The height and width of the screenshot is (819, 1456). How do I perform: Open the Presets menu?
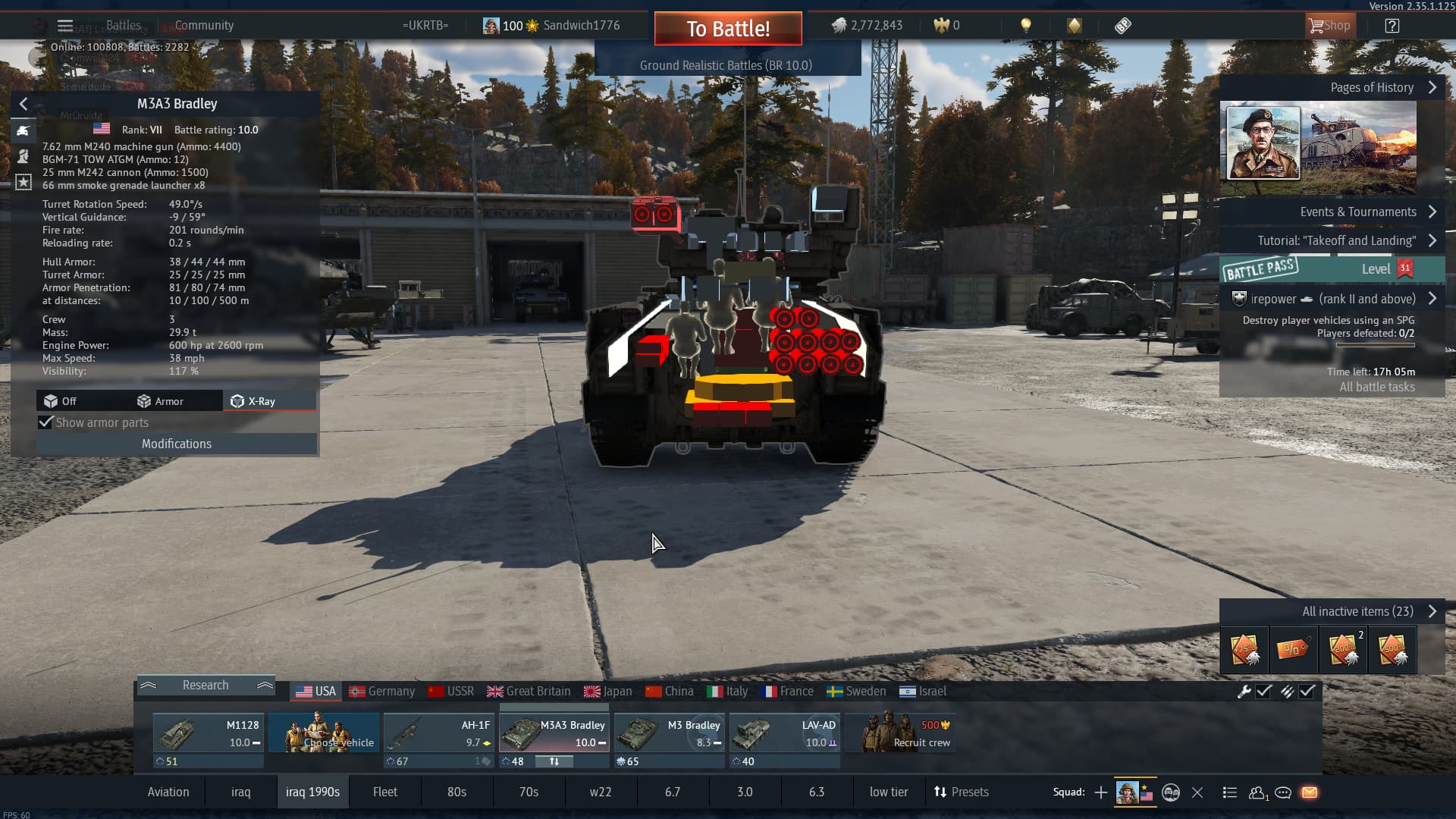tap(961, 792)
